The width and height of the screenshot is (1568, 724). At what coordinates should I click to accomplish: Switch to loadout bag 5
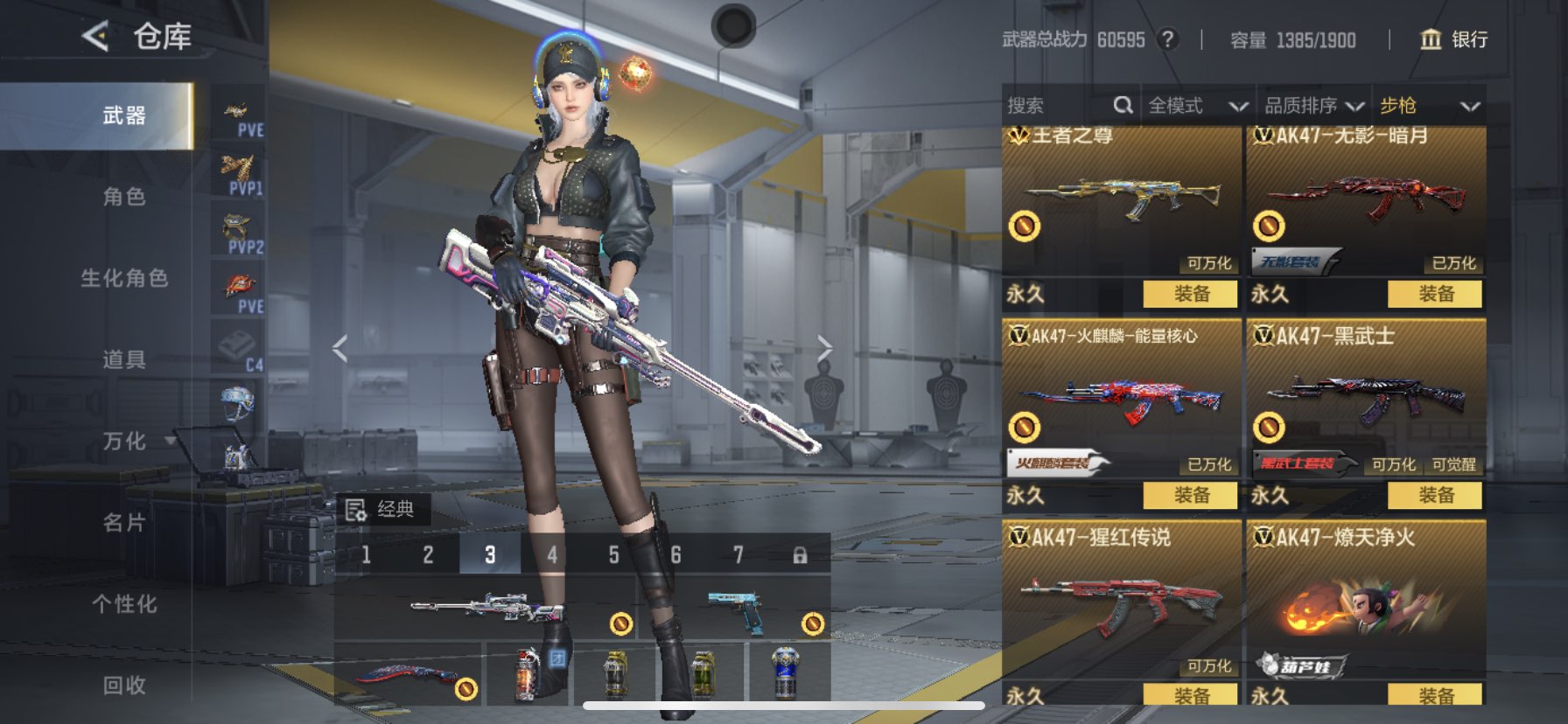(x=613, y=555)
